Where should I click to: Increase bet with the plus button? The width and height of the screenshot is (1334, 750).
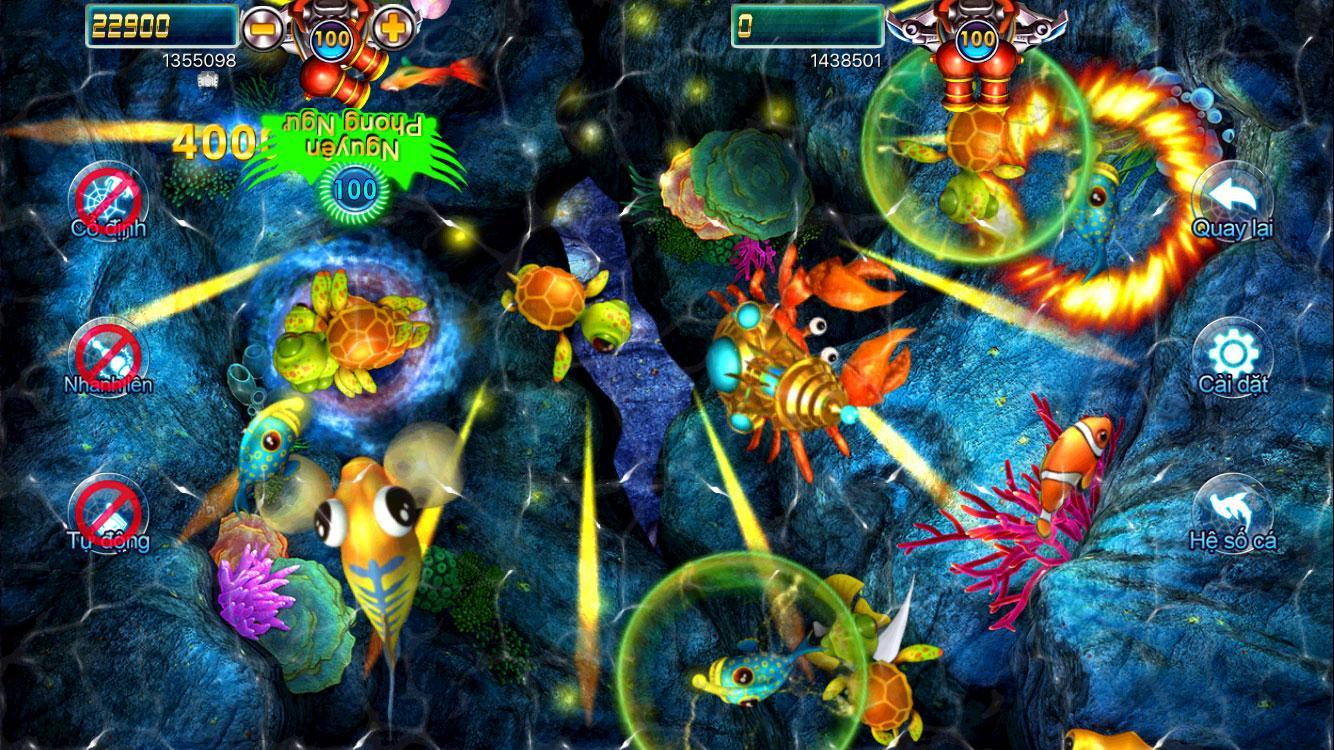click(394, 28)
